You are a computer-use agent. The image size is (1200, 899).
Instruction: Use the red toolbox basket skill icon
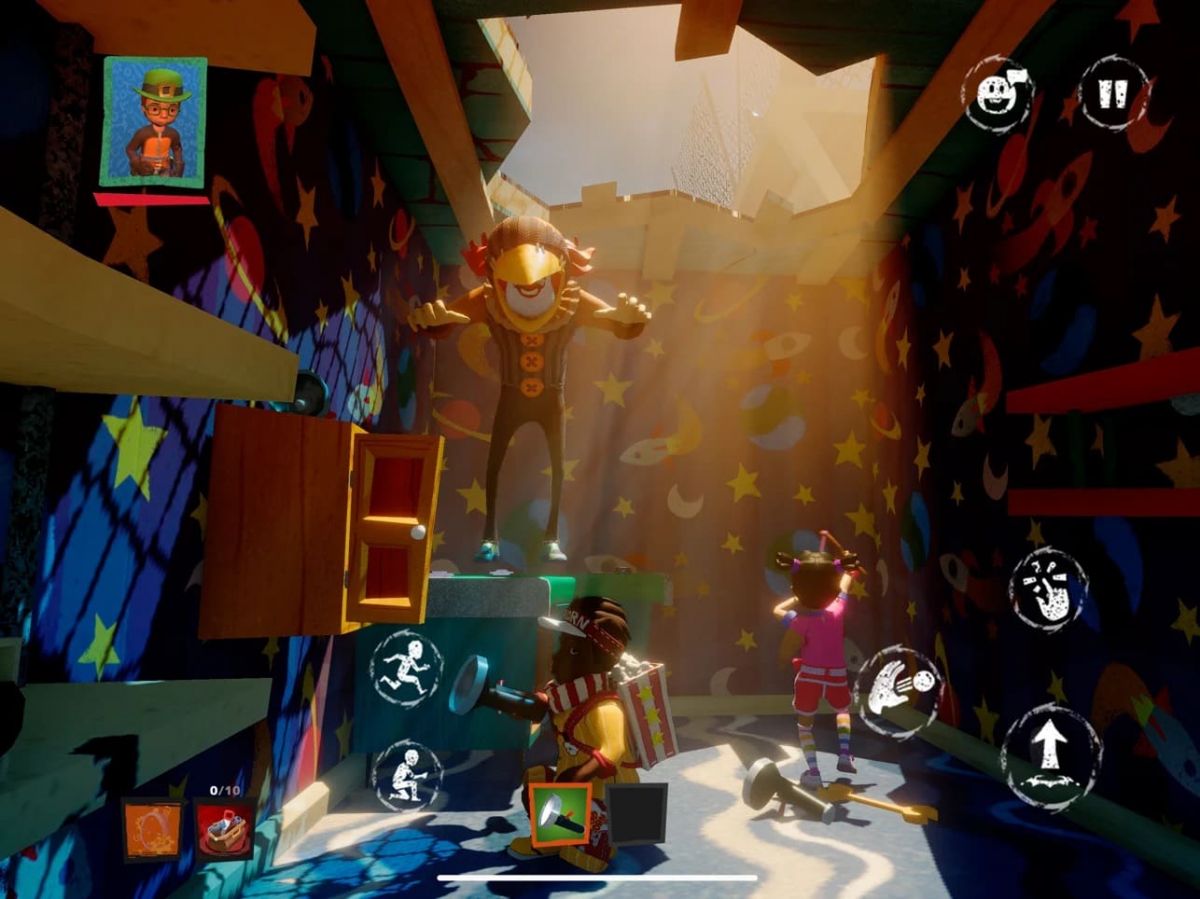pos(224,829)
